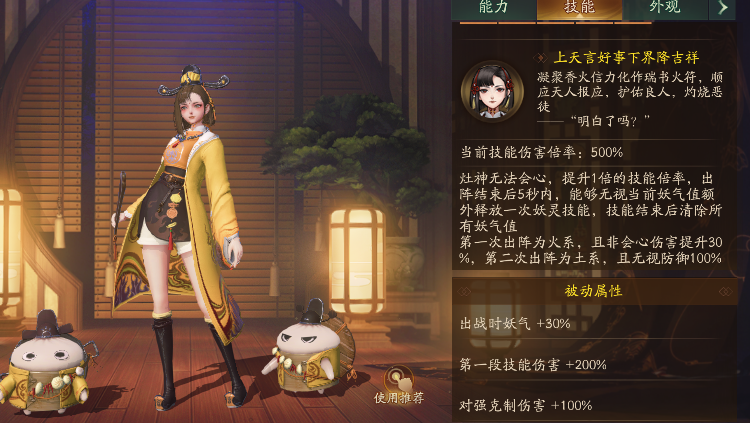Click the 使用推荐 button

click(400, 384)
